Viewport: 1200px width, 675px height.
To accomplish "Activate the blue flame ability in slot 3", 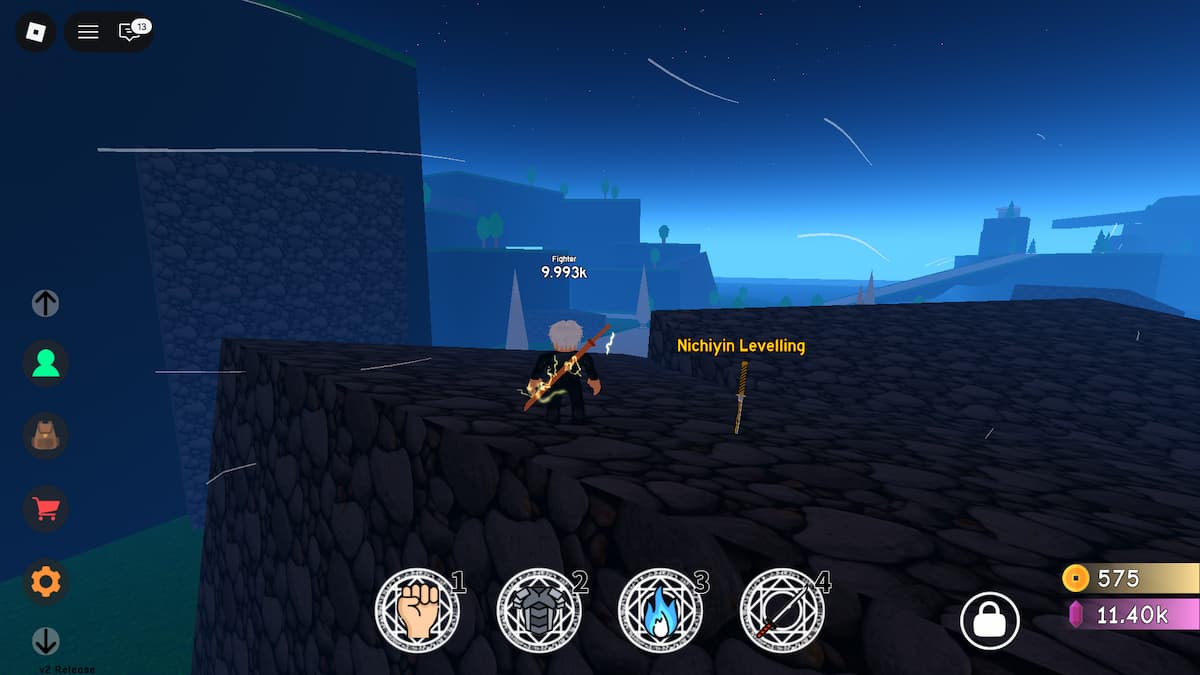I will pyautogui.click(x=660, y=610).
